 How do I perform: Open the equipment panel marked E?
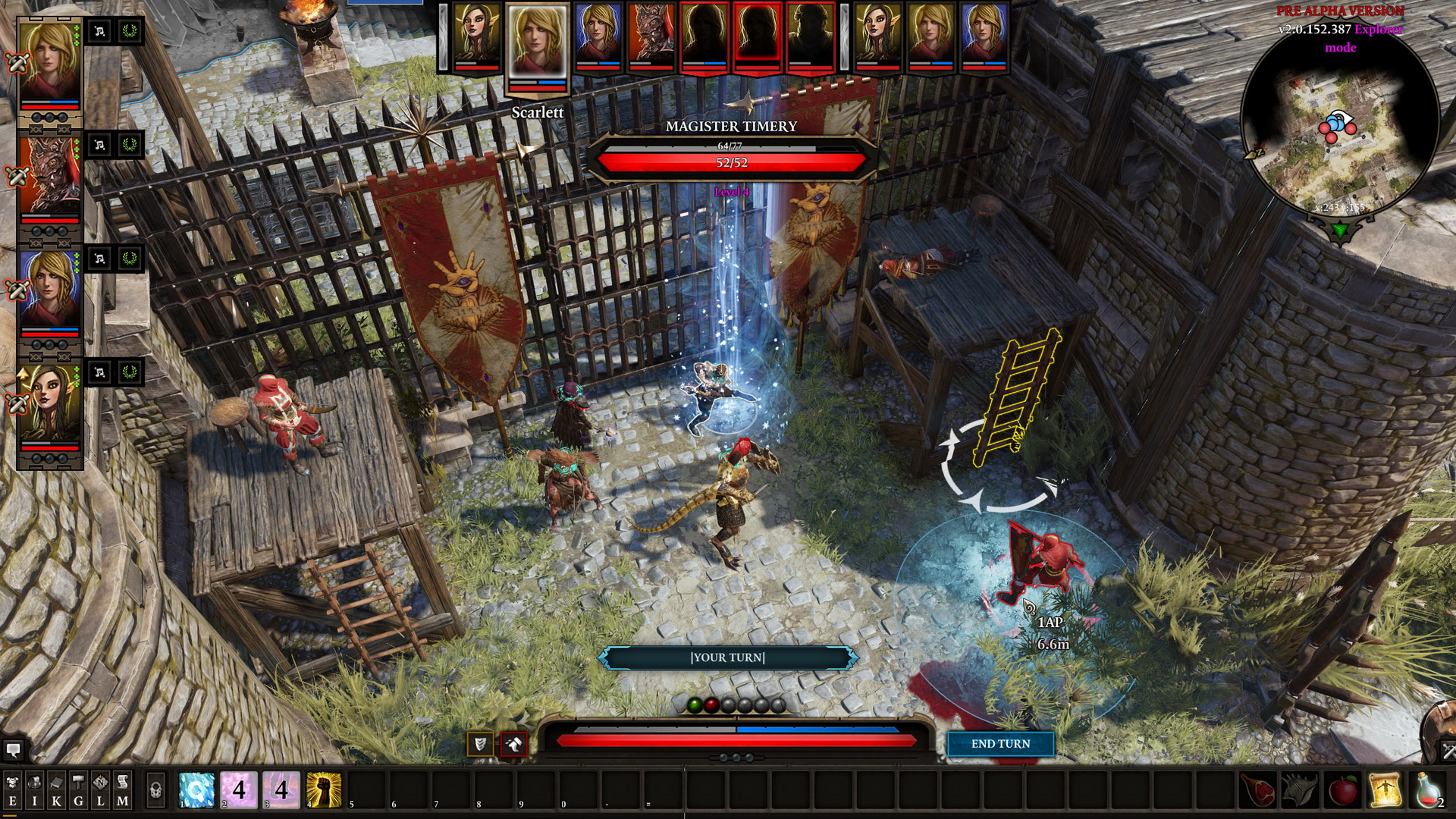(12, 790)
